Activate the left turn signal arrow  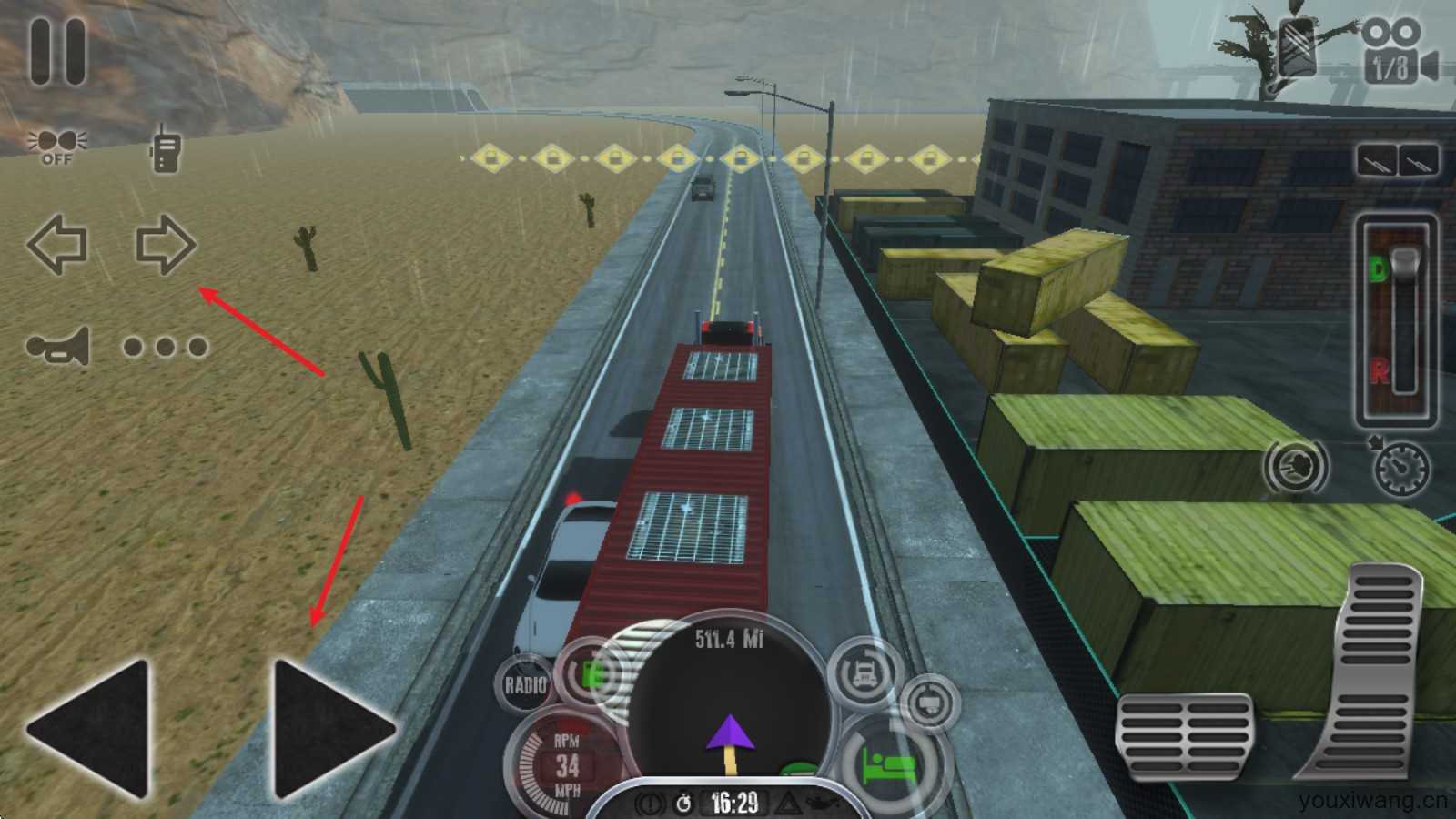57,244
